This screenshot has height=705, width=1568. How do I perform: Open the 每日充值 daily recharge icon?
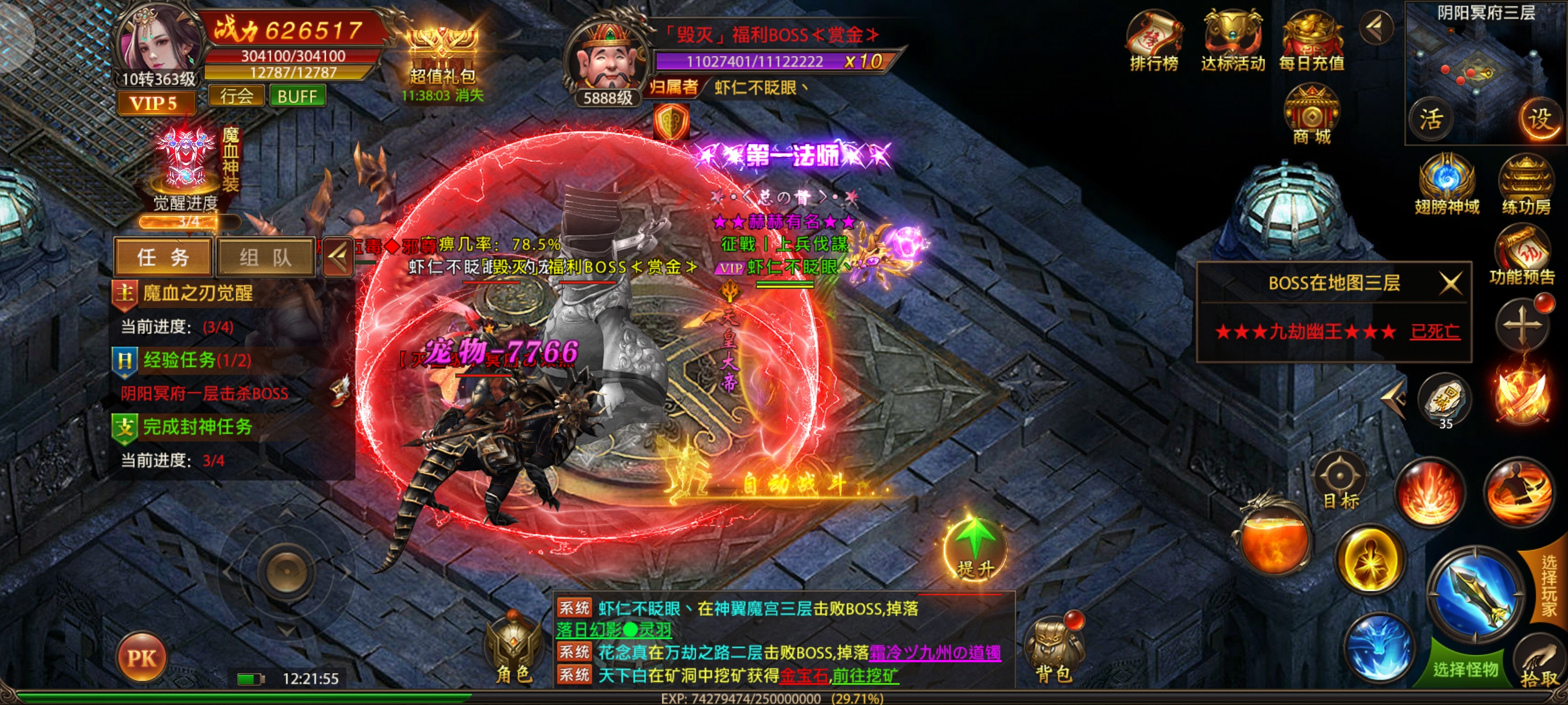pos(1311,42)
